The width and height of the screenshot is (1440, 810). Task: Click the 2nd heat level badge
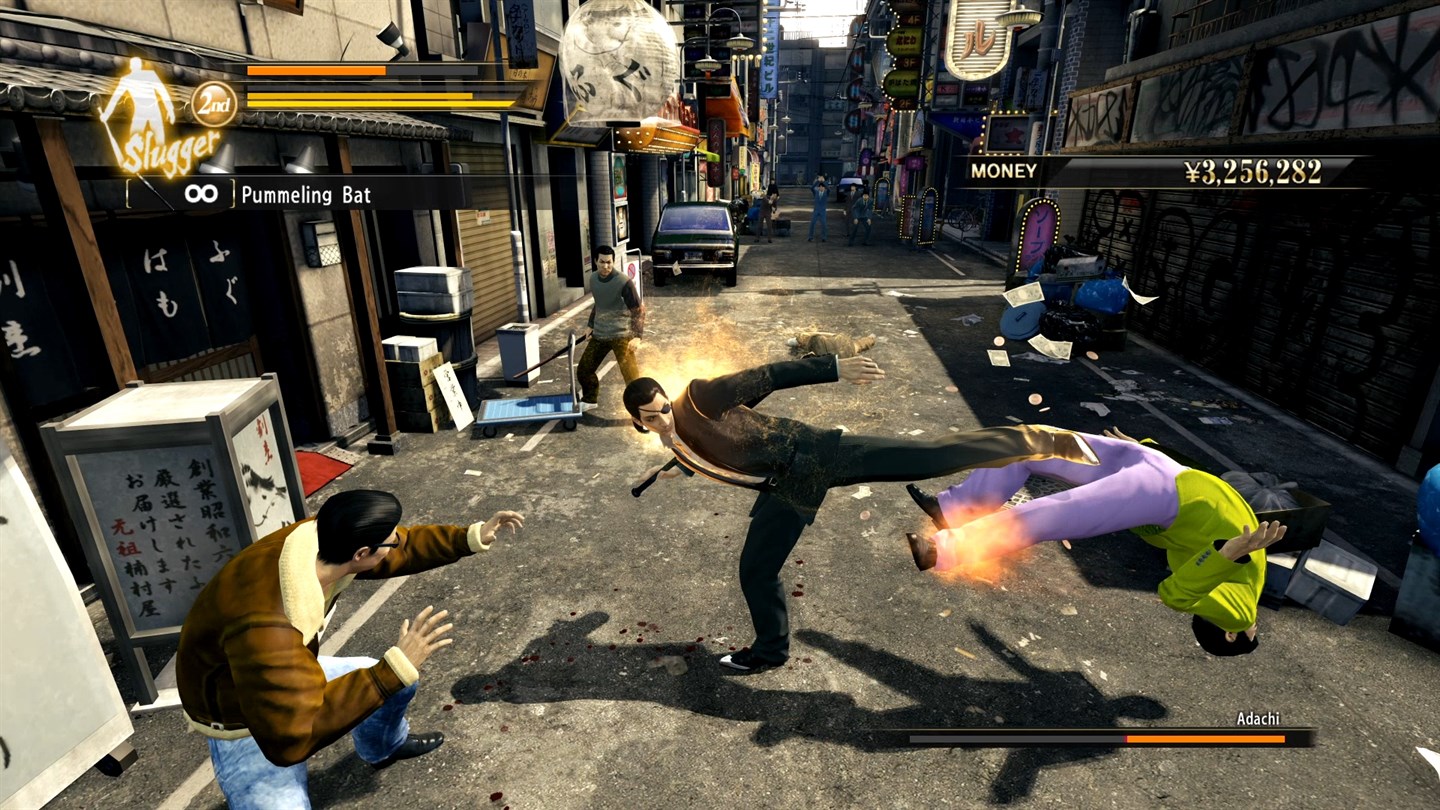coord(214,104)
